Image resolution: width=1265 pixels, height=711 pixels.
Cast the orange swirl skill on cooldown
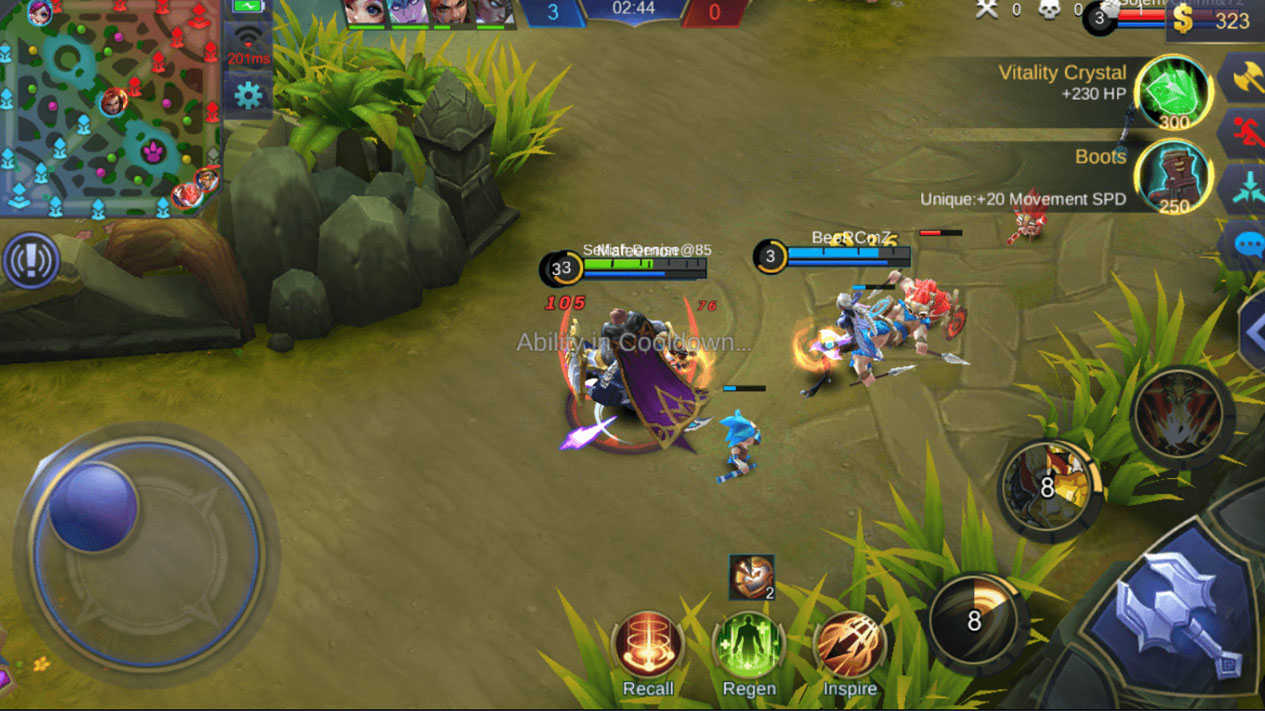[974, 621]
